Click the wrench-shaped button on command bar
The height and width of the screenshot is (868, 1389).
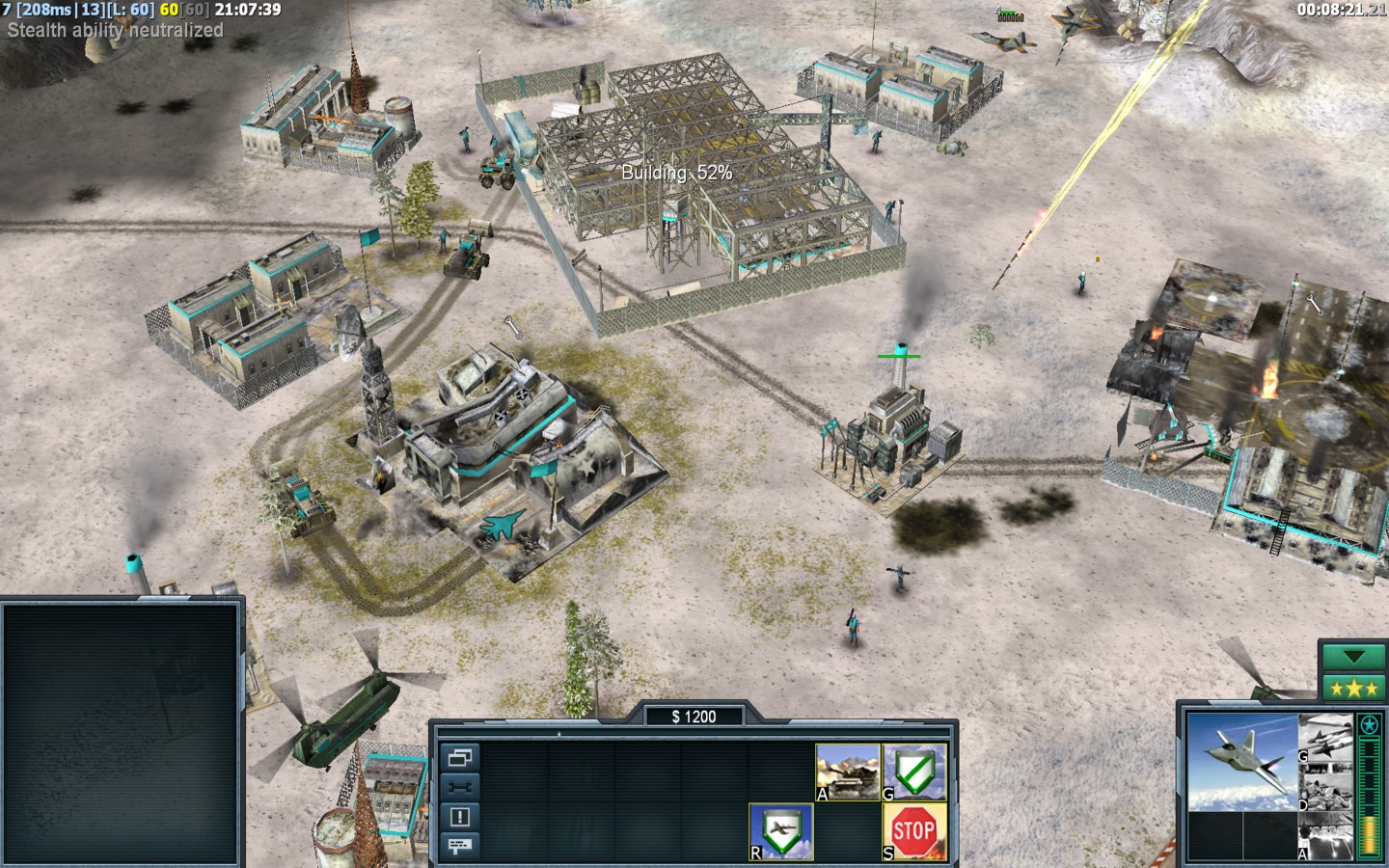pos(459,787)
